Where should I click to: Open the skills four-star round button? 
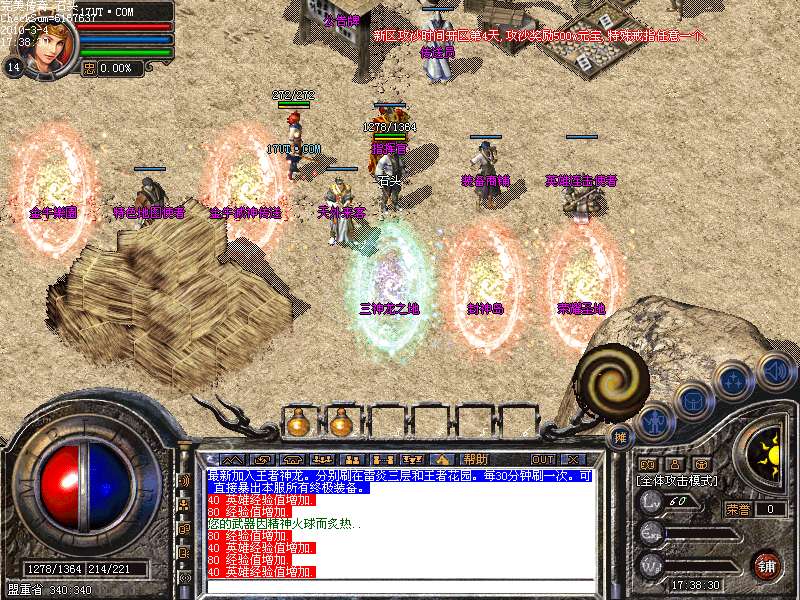[733, 381]
